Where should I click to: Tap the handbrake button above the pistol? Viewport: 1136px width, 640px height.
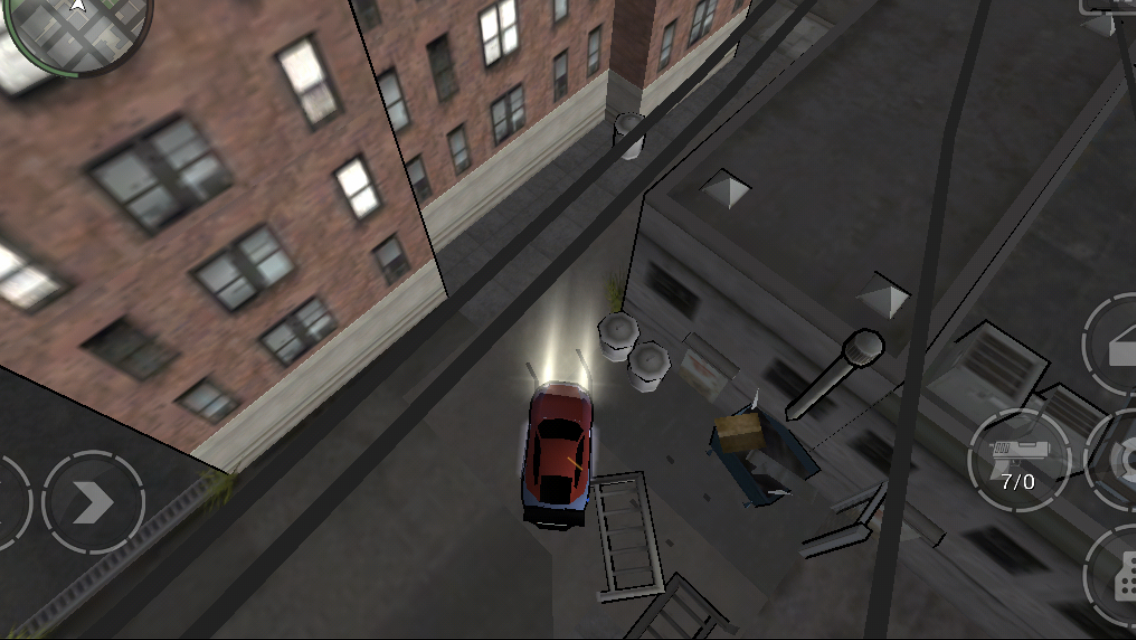point(1114,345)
